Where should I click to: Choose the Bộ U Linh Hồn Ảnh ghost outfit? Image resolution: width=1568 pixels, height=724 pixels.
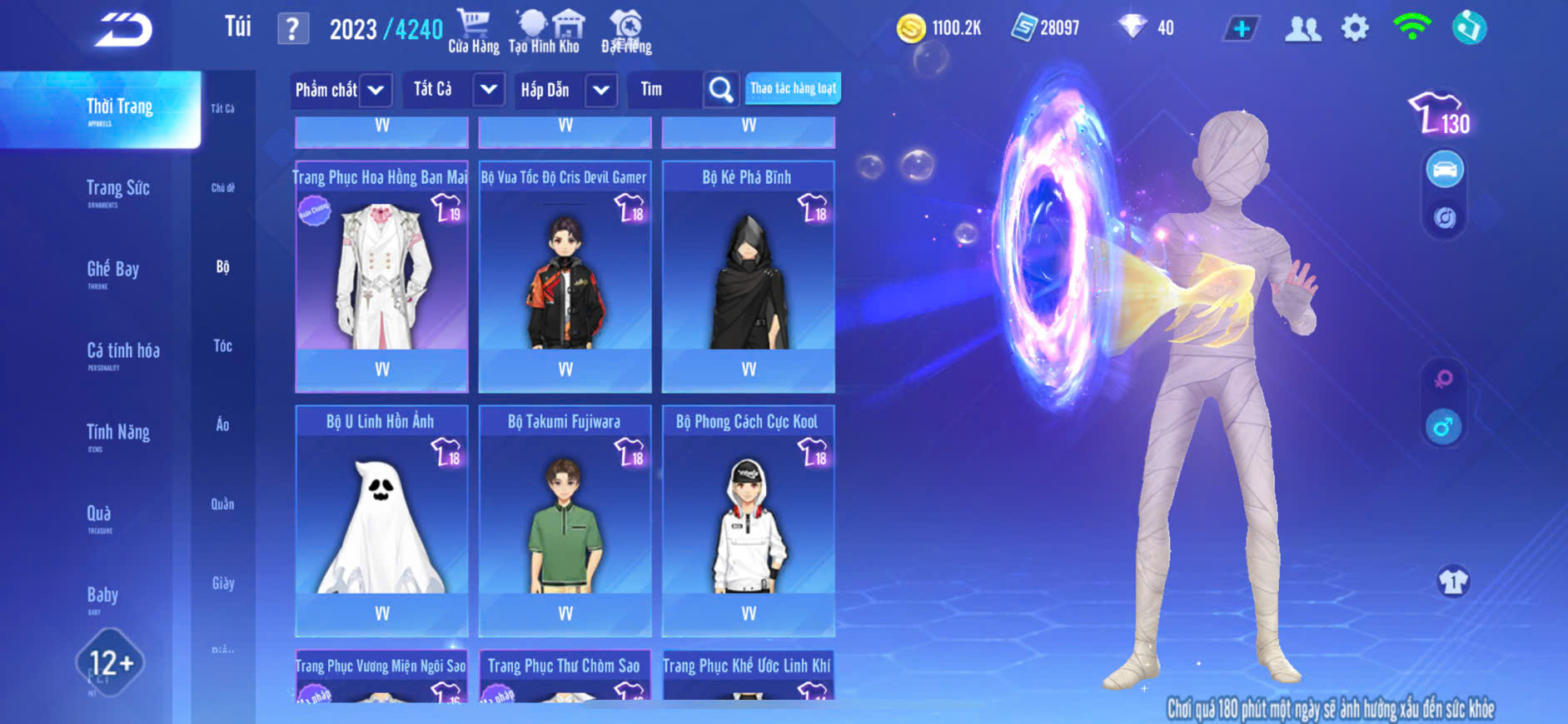pos(381,520)
